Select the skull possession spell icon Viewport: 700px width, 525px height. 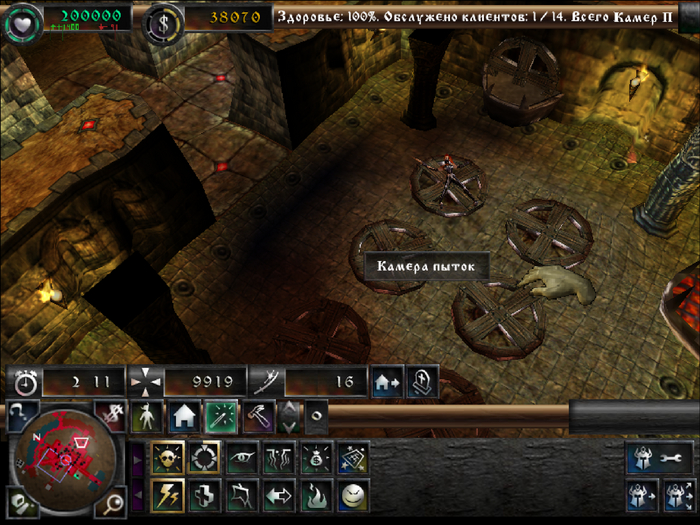click(166, 457)
